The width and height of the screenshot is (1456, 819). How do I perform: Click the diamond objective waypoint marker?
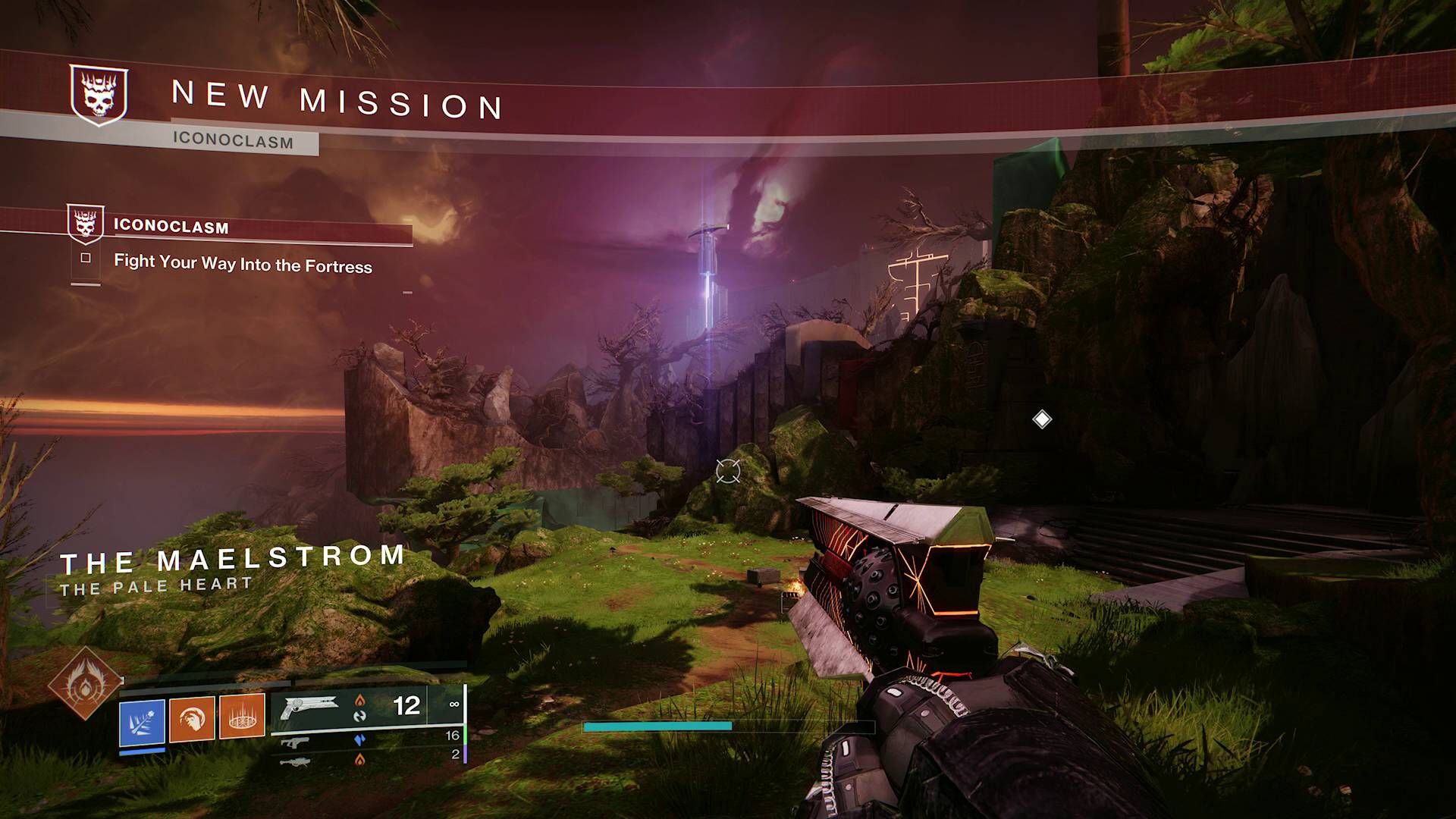1042,419
